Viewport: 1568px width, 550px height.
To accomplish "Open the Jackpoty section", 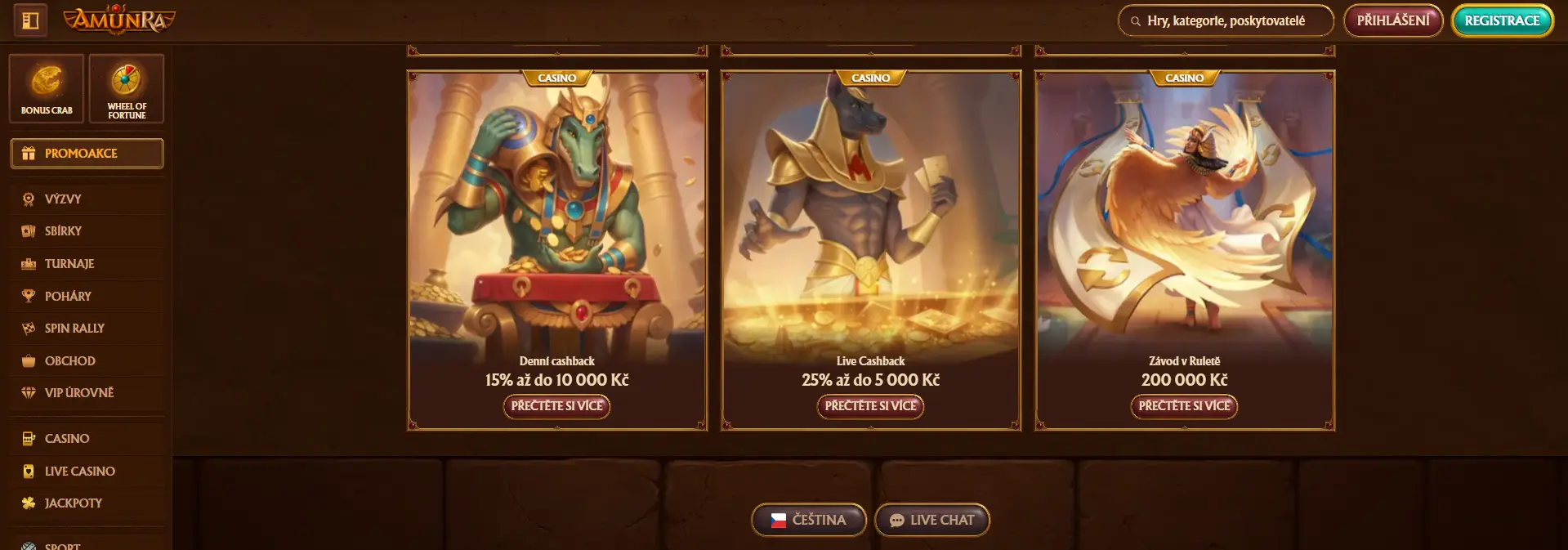I will pos(73,503).
